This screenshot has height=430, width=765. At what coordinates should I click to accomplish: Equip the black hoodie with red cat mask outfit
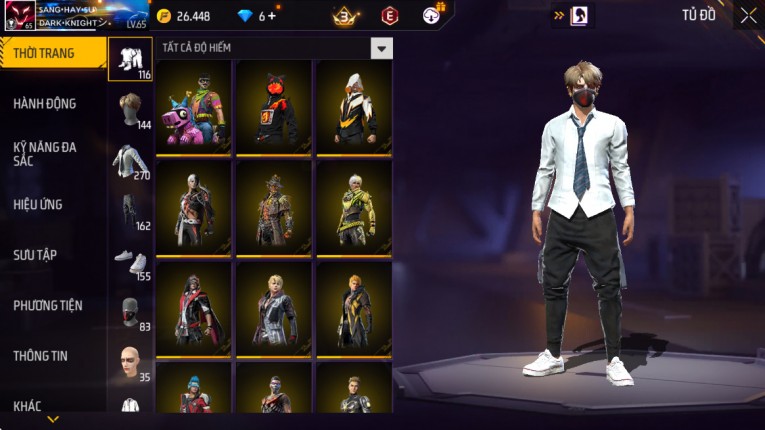274,108
